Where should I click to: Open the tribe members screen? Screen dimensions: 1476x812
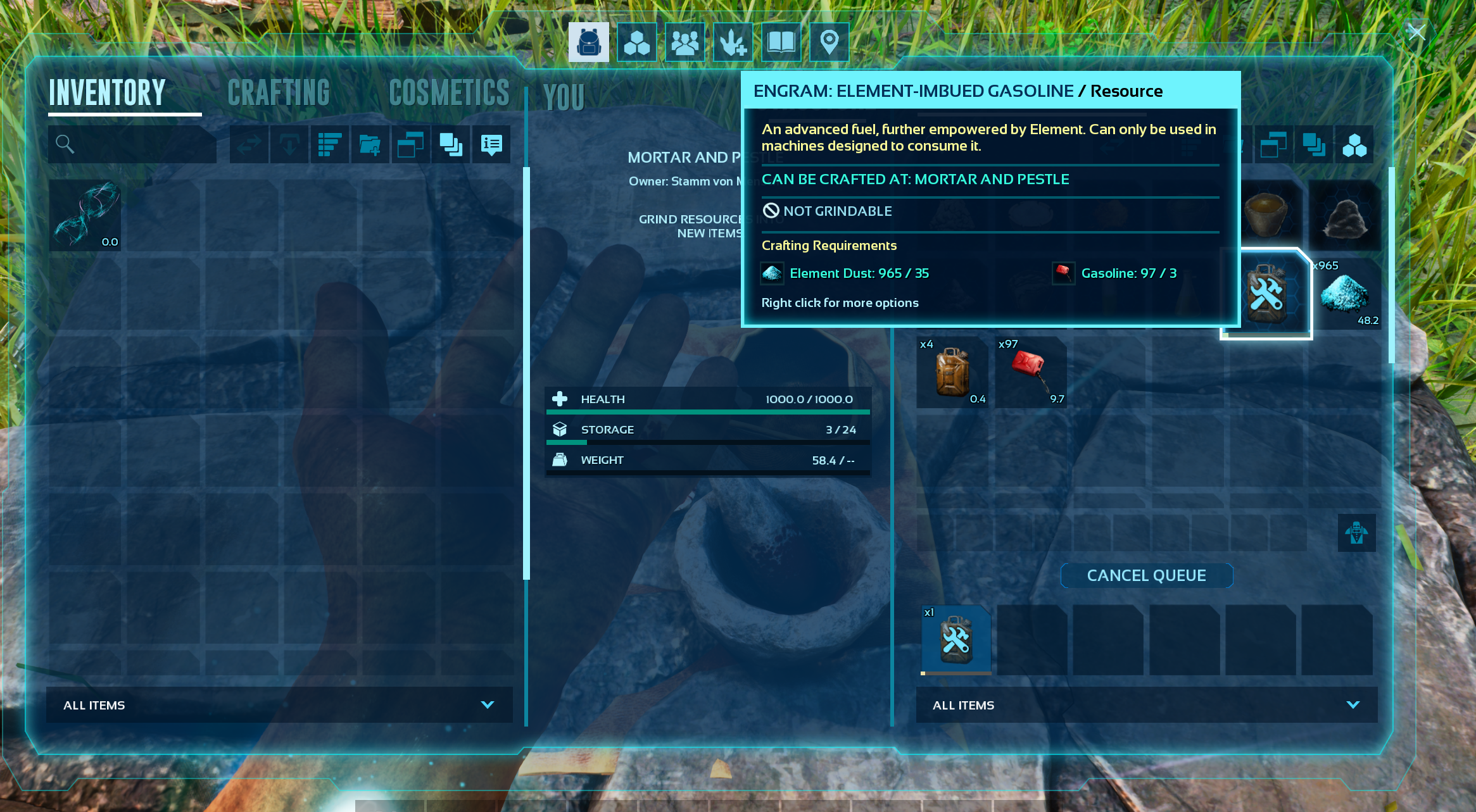click(684, 42)
